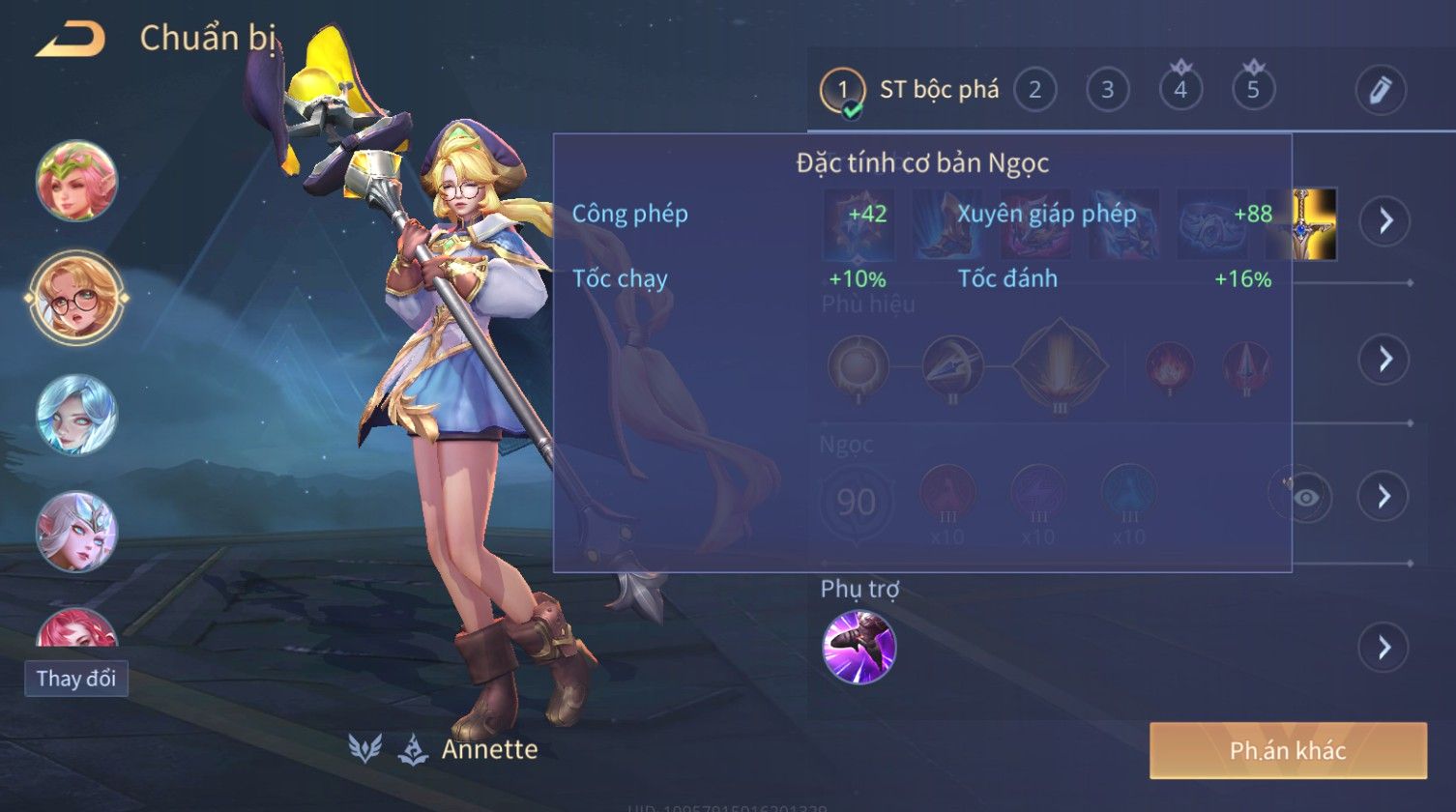Select the Phụ trợ boot spell icon

coord(859,647)
